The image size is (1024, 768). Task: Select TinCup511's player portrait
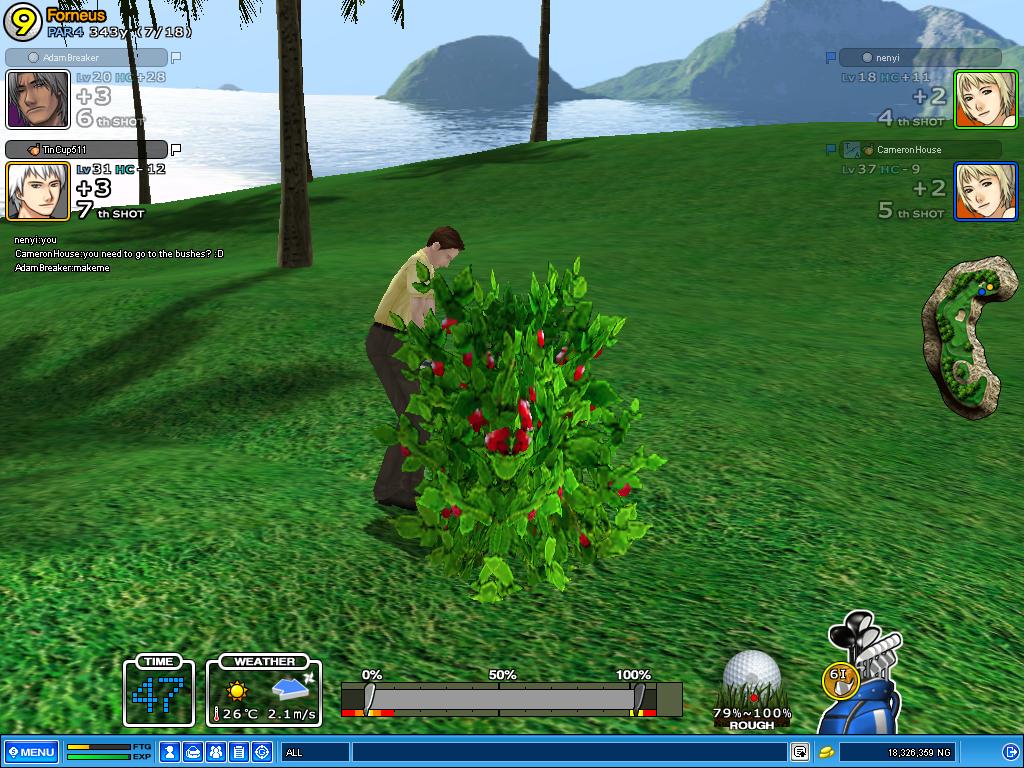(38, 191)
